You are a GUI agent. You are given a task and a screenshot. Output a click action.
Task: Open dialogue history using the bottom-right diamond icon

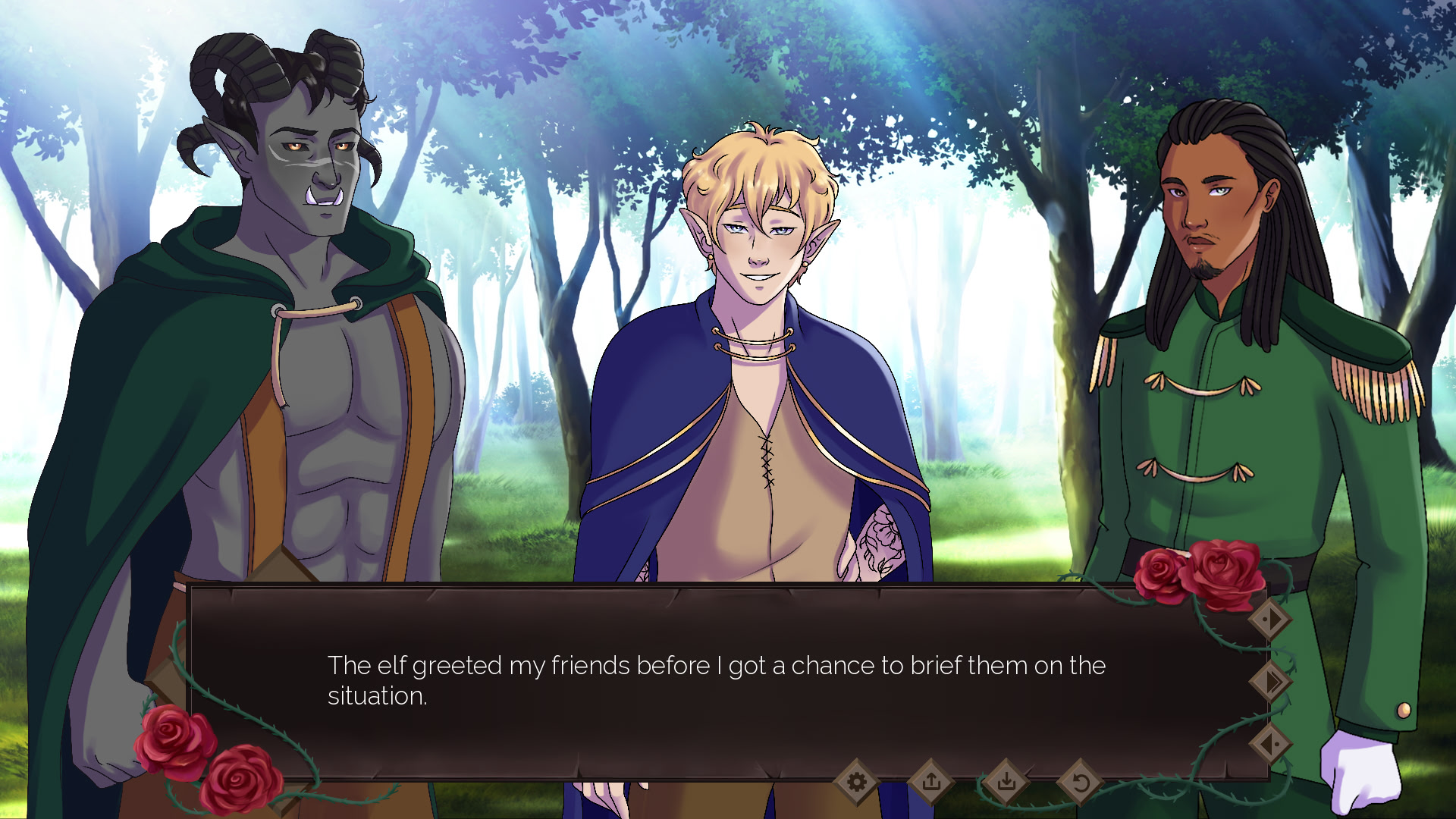[1270, 743]
